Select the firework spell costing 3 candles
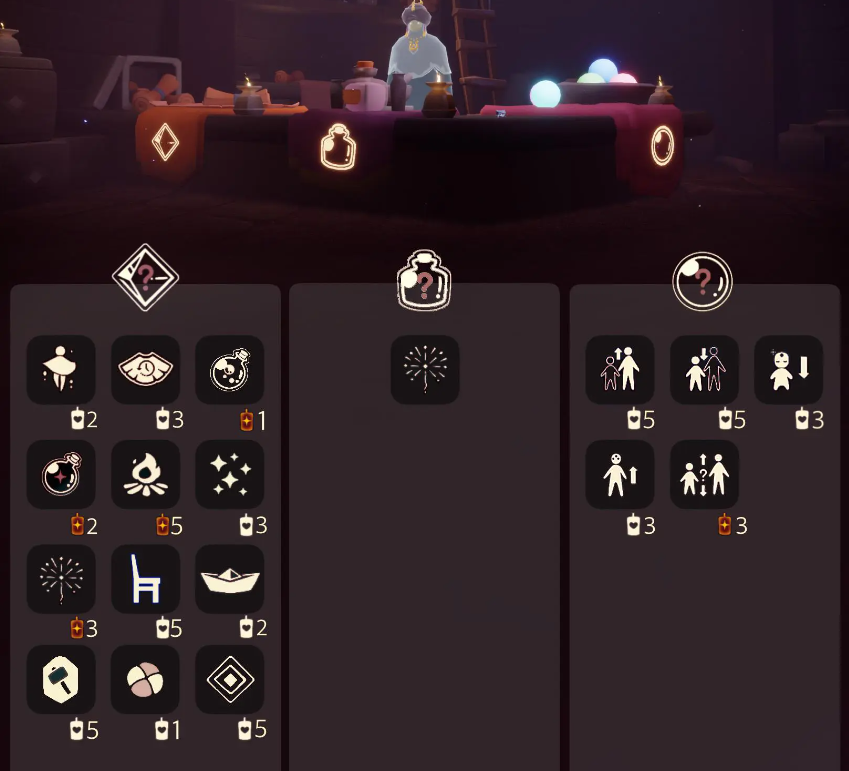Image resolution: width=849 pixels, height=771 pixels. click(61, 578)
